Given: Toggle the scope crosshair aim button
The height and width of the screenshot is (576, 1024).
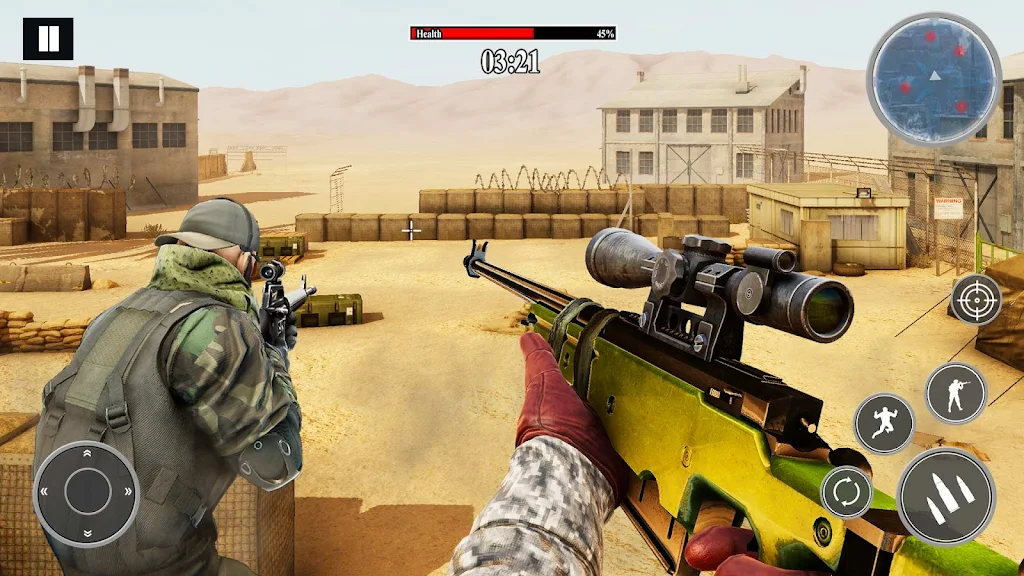Looking at the screenshot, I should click(x=976, y=299).
